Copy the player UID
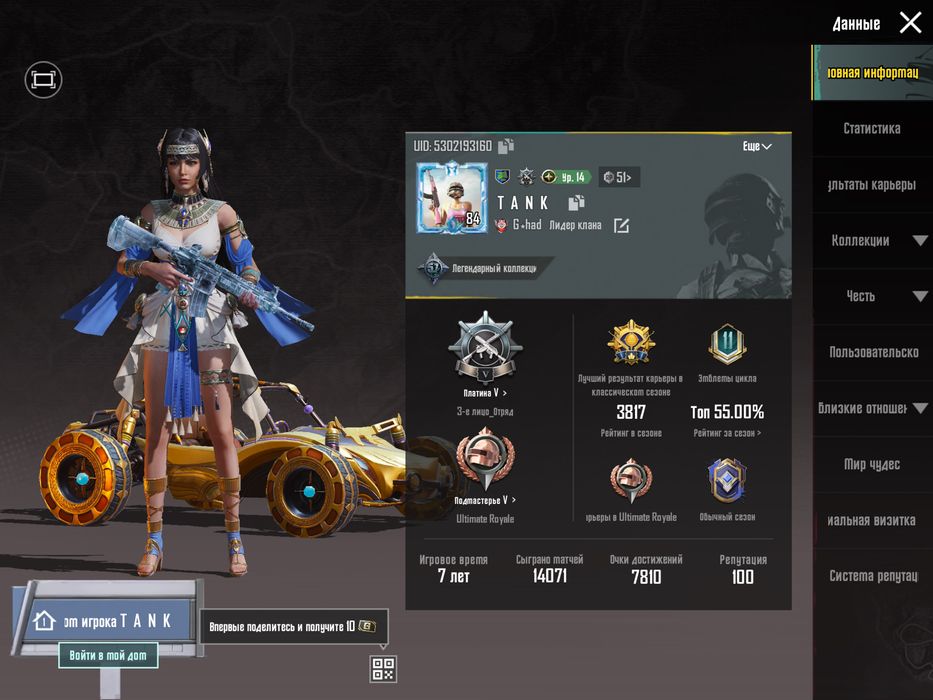Image resolution: width=933 pixels, height=700 pixels. click(506, 146)
